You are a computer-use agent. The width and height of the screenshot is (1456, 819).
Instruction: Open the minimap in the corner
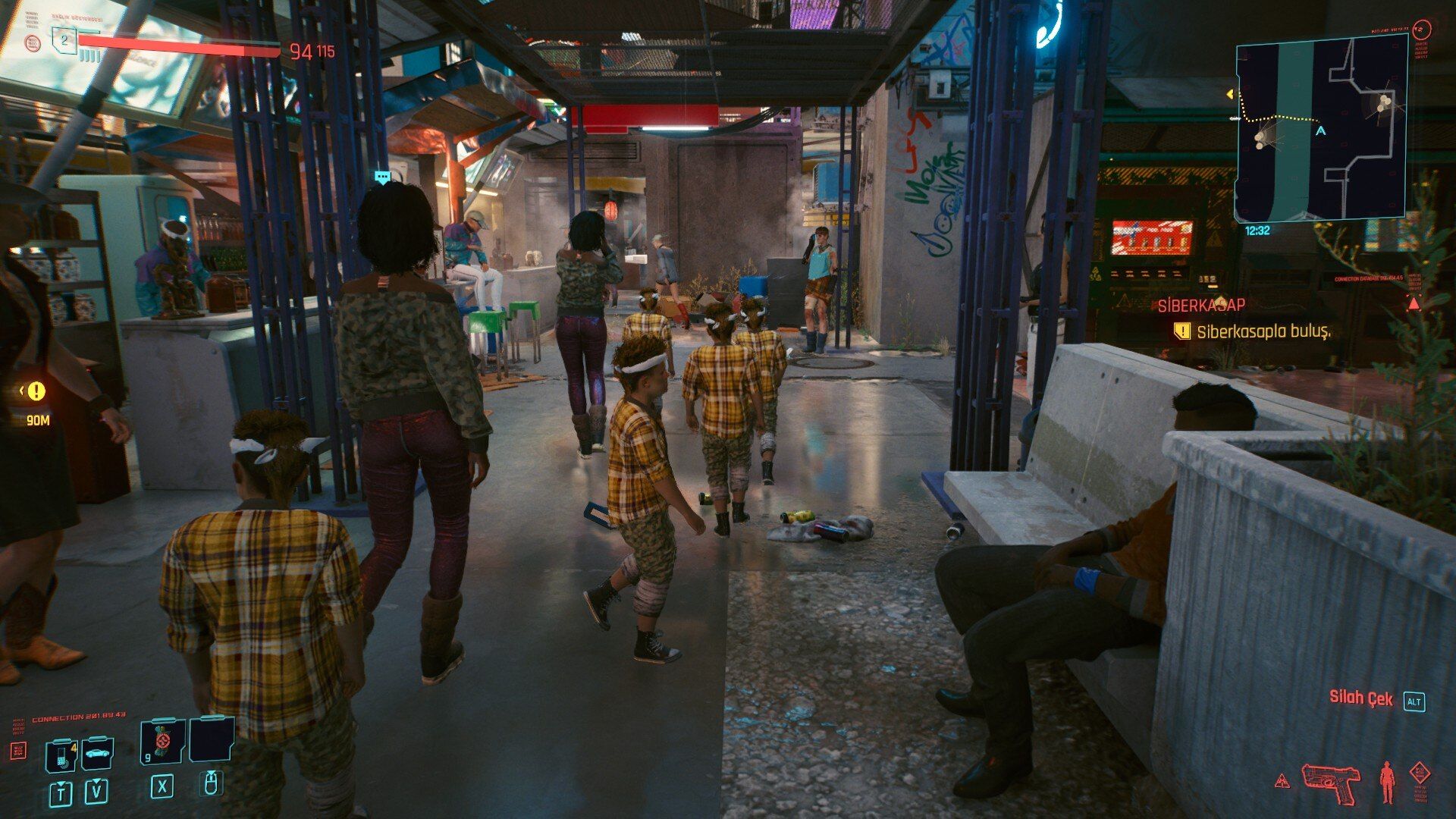click(x=1322, y=130)
